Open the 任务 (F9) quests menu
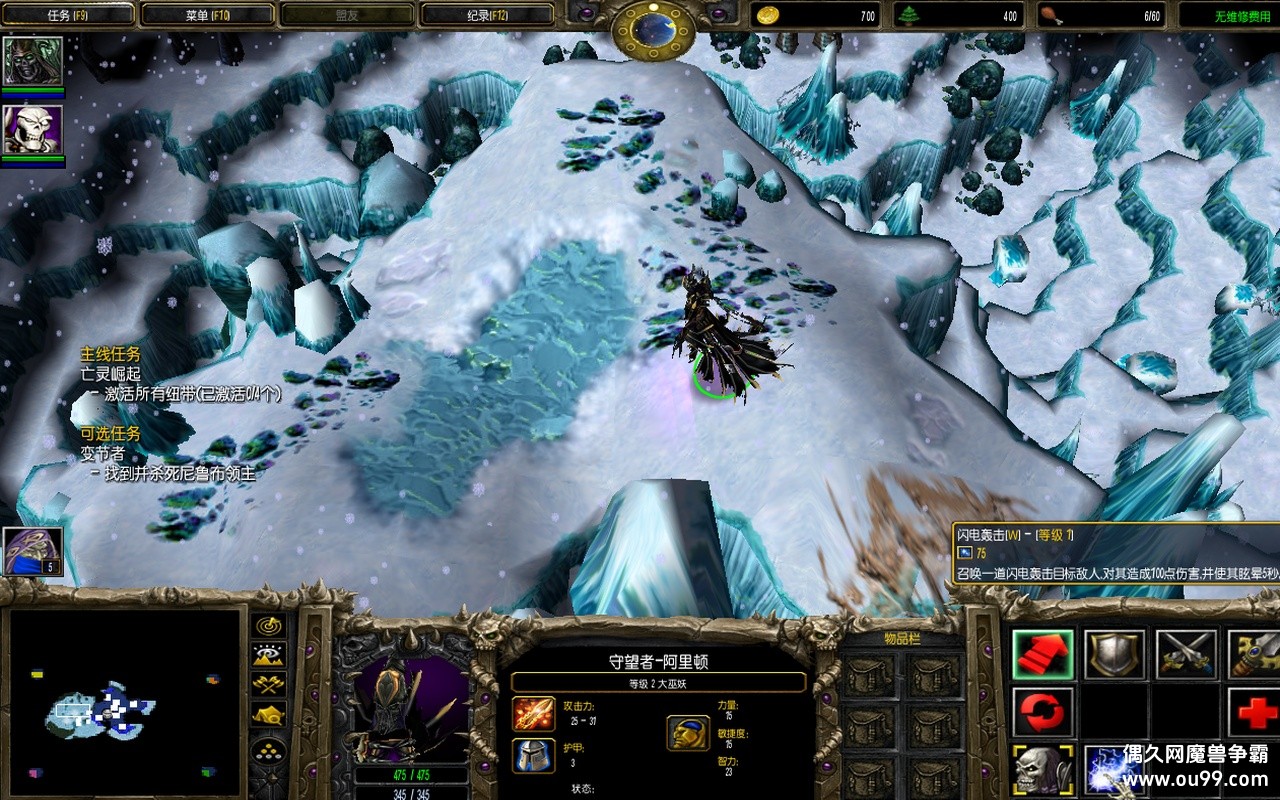1280x800 pixels. [x=67, y=15]
